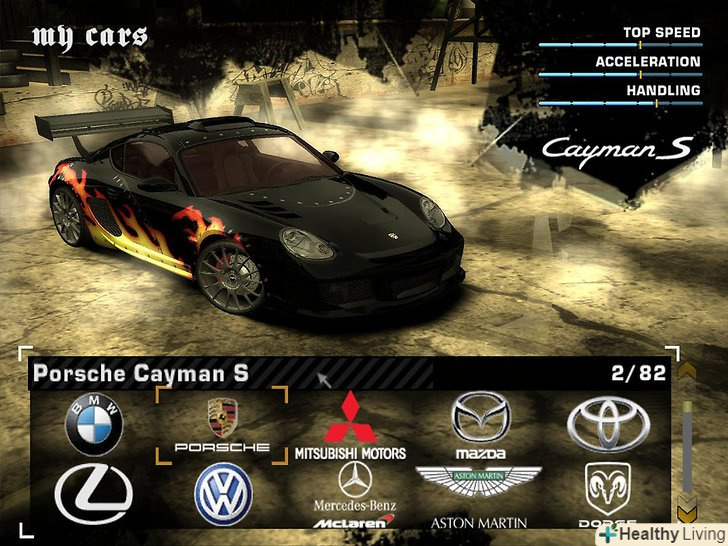
Task: Pick the Volkswagen logo
Action: click(x=223, y=494)
